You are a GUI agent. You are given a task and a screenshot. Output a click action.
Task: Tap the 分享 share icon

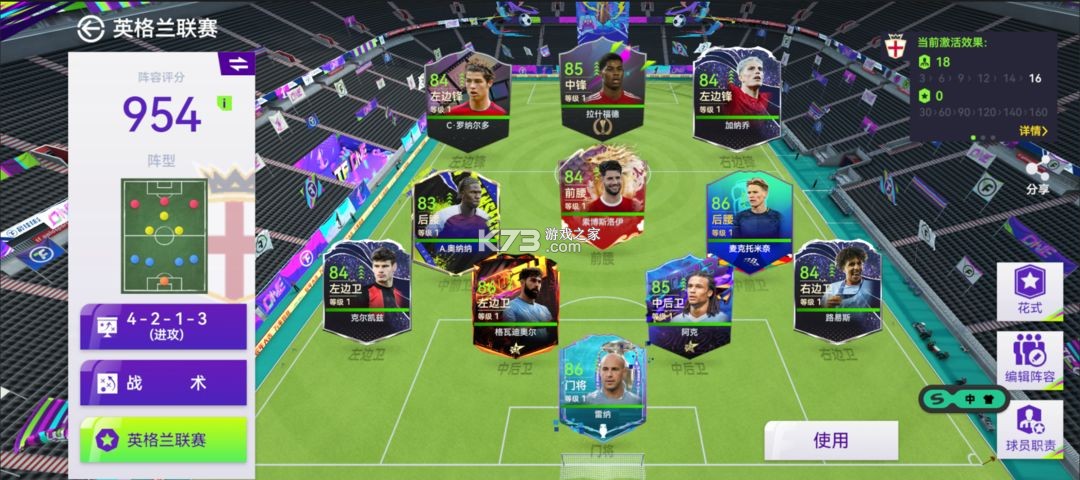pyautogui.click(x=1038, y=173)
